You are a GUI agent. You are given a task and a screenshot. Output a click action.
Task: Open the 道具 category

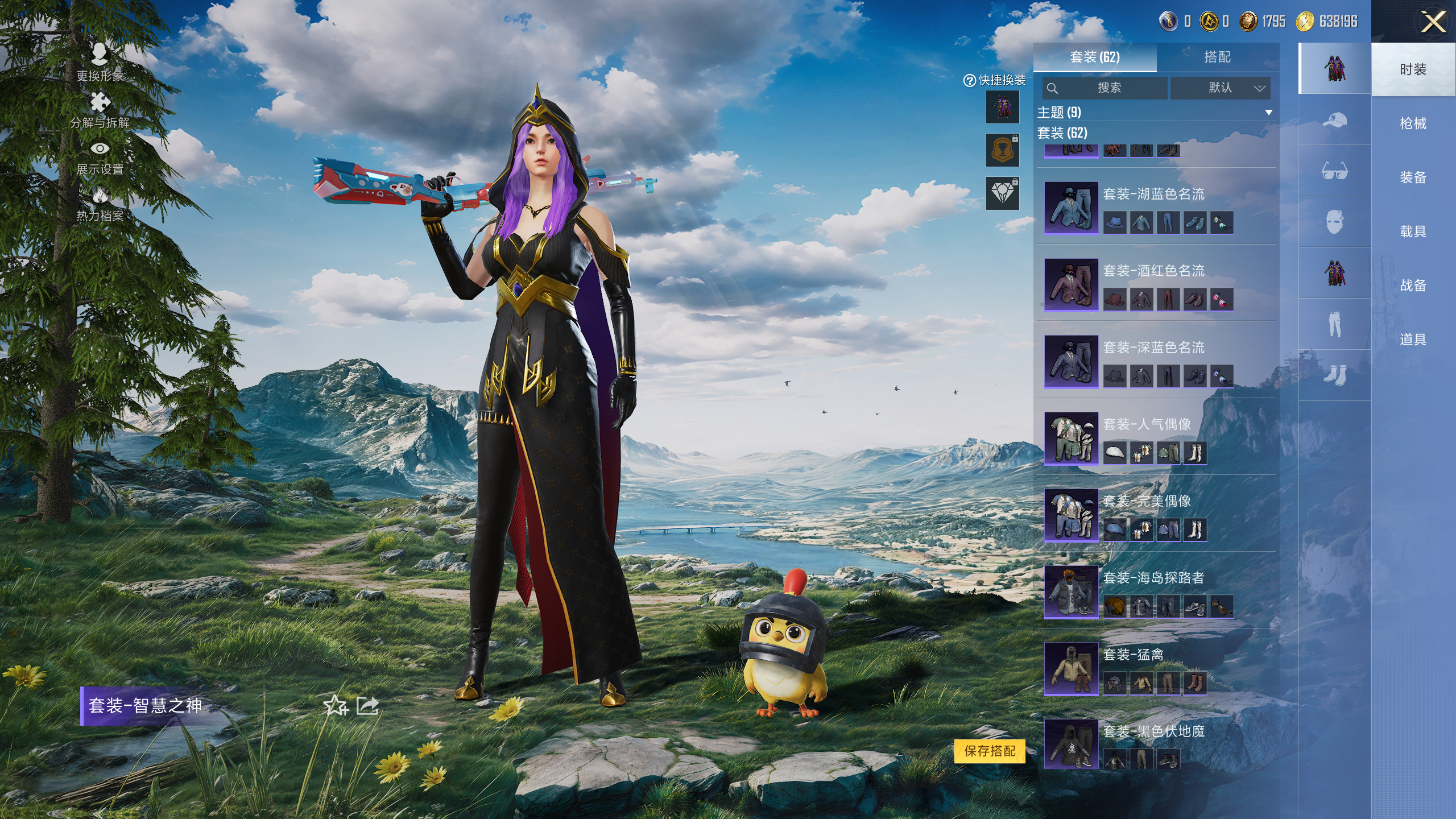click(x=1413, y=340)
